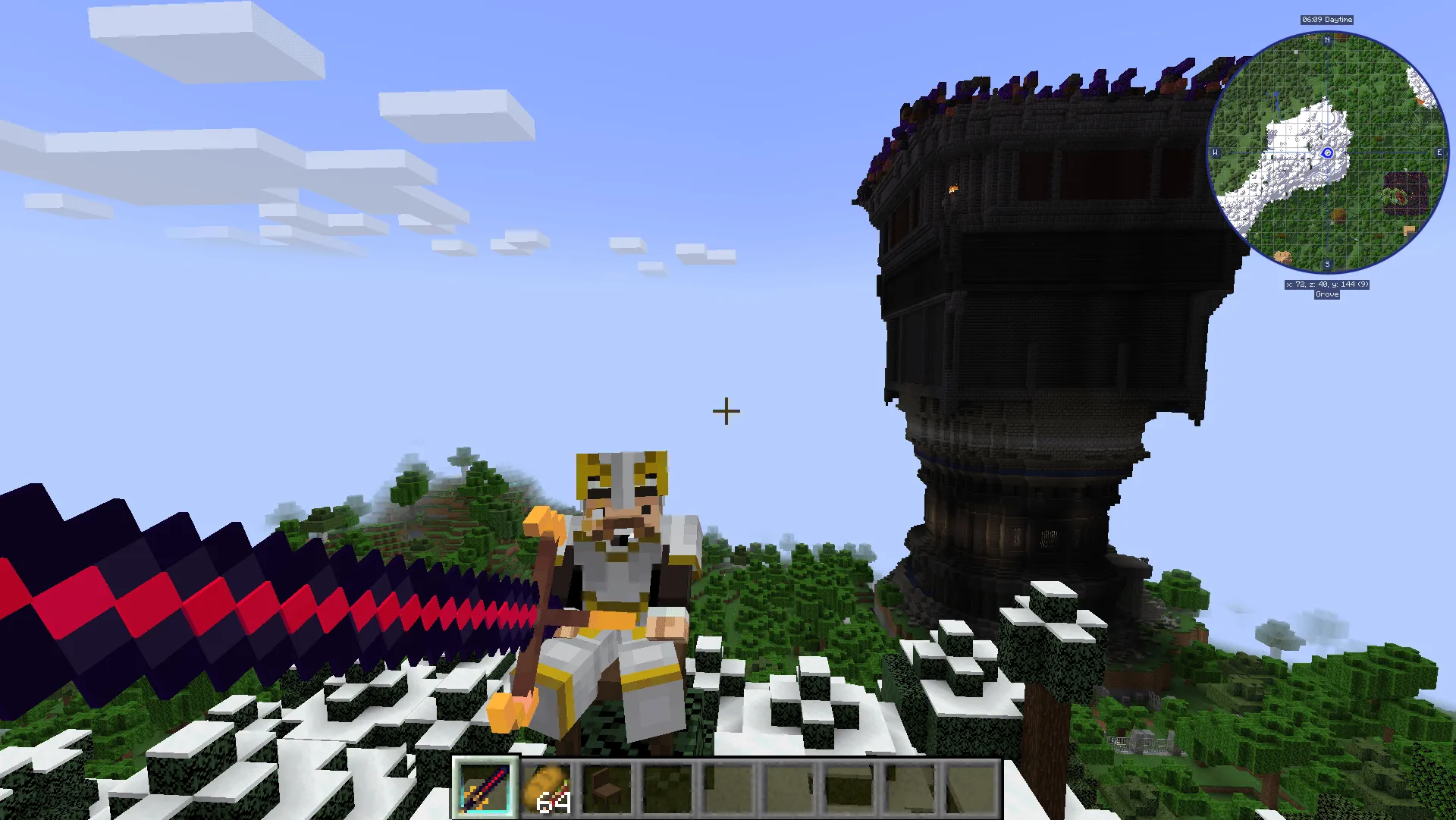
Task: Select the stack of 64 bread
Action: coord(548,789)
